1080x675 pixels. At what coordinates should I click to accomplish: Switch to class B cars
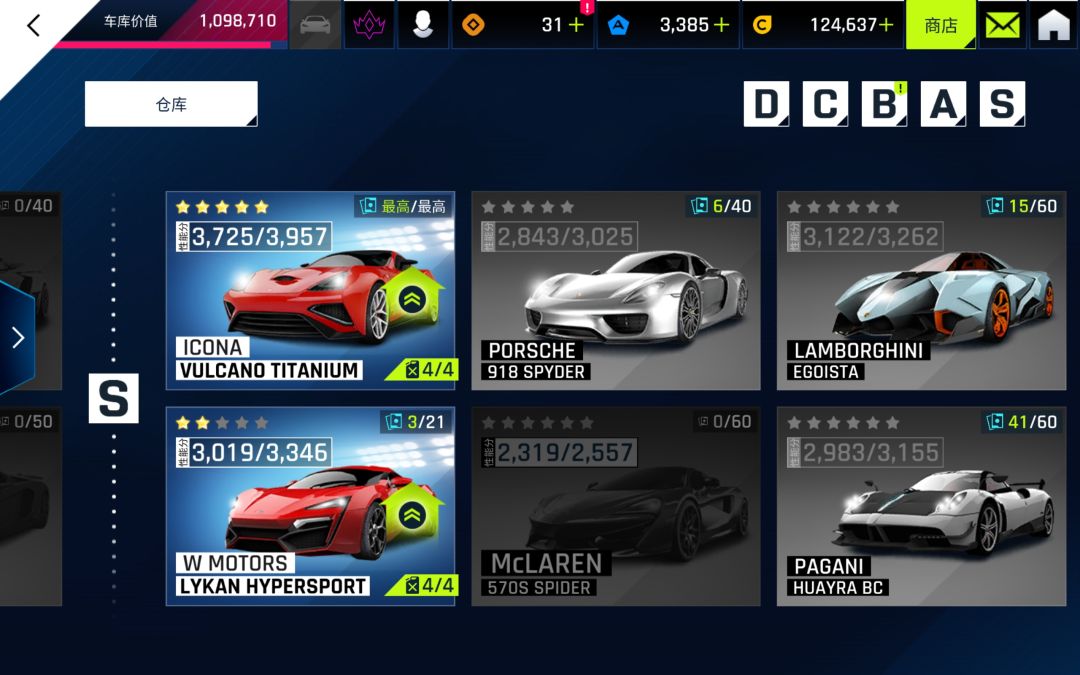click(884, 104)
